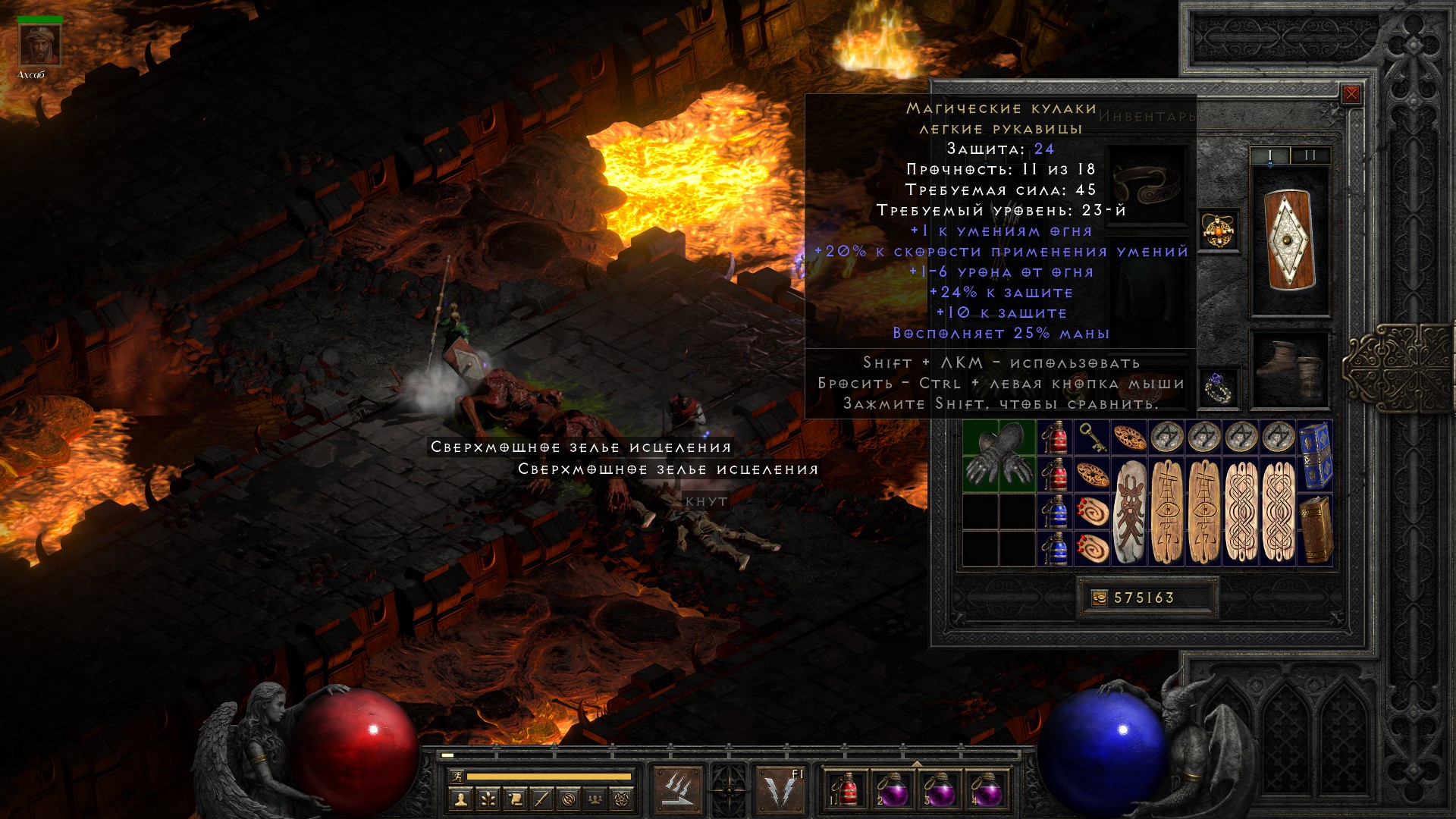Click the brown tome in inventory
The image size is (1456, 819).
[1316, 529]
